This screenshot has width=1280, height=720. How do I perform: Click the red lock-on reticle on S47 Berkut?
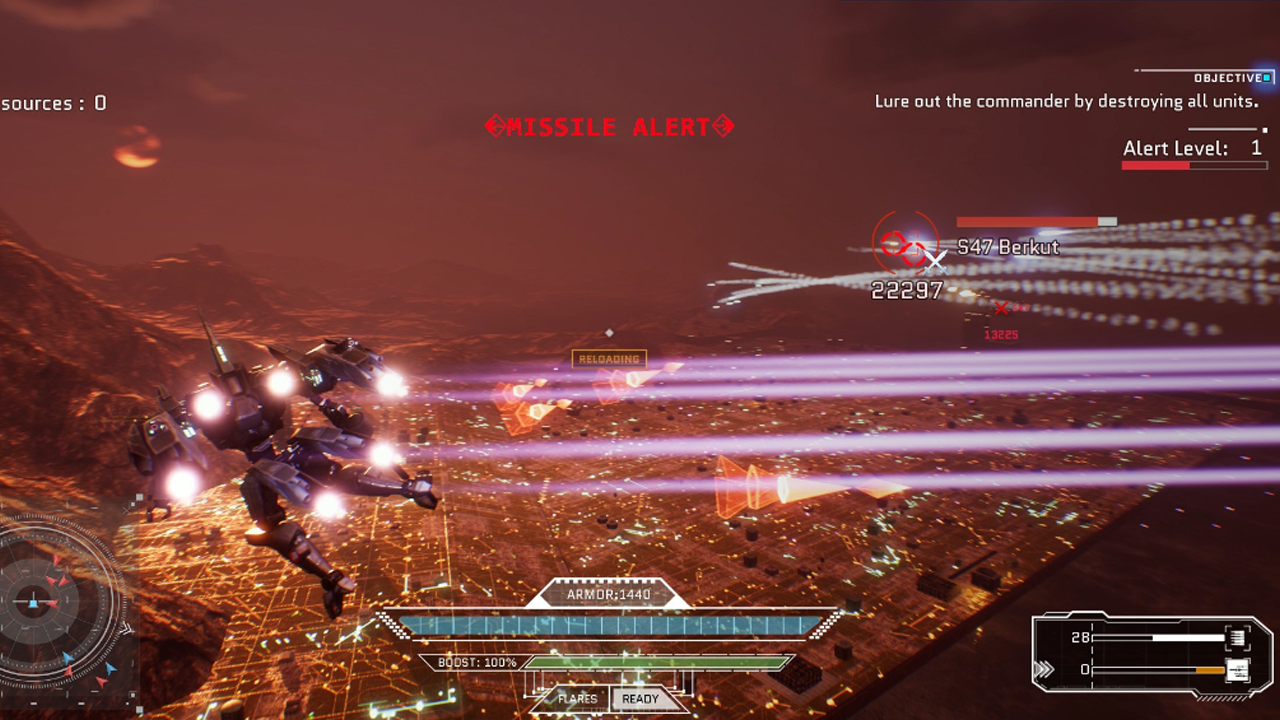click(x=905, y=244)
